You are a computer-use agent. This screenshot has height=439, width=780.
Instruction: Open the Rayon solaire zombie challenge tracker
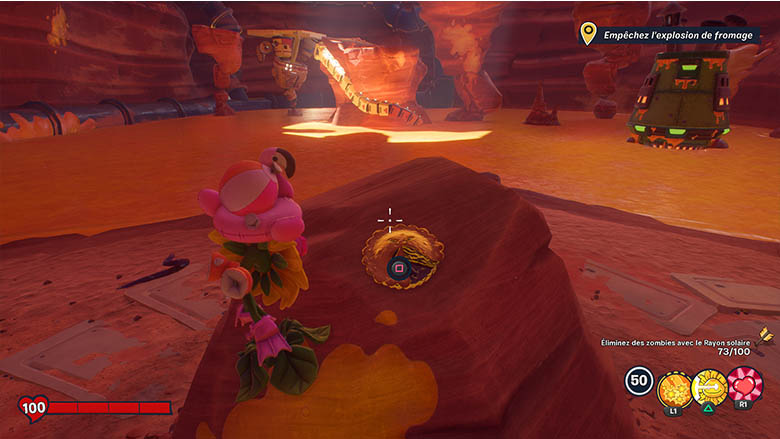(x=676, y=347)
